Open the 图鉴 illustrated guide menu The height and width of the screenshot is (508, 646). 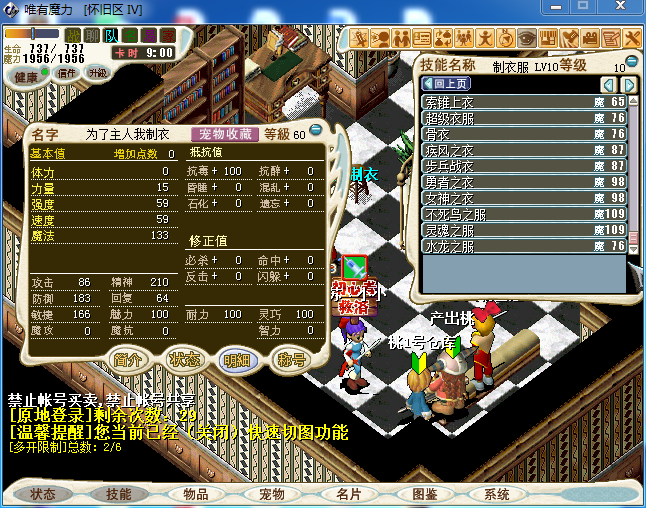coord(425,494)
